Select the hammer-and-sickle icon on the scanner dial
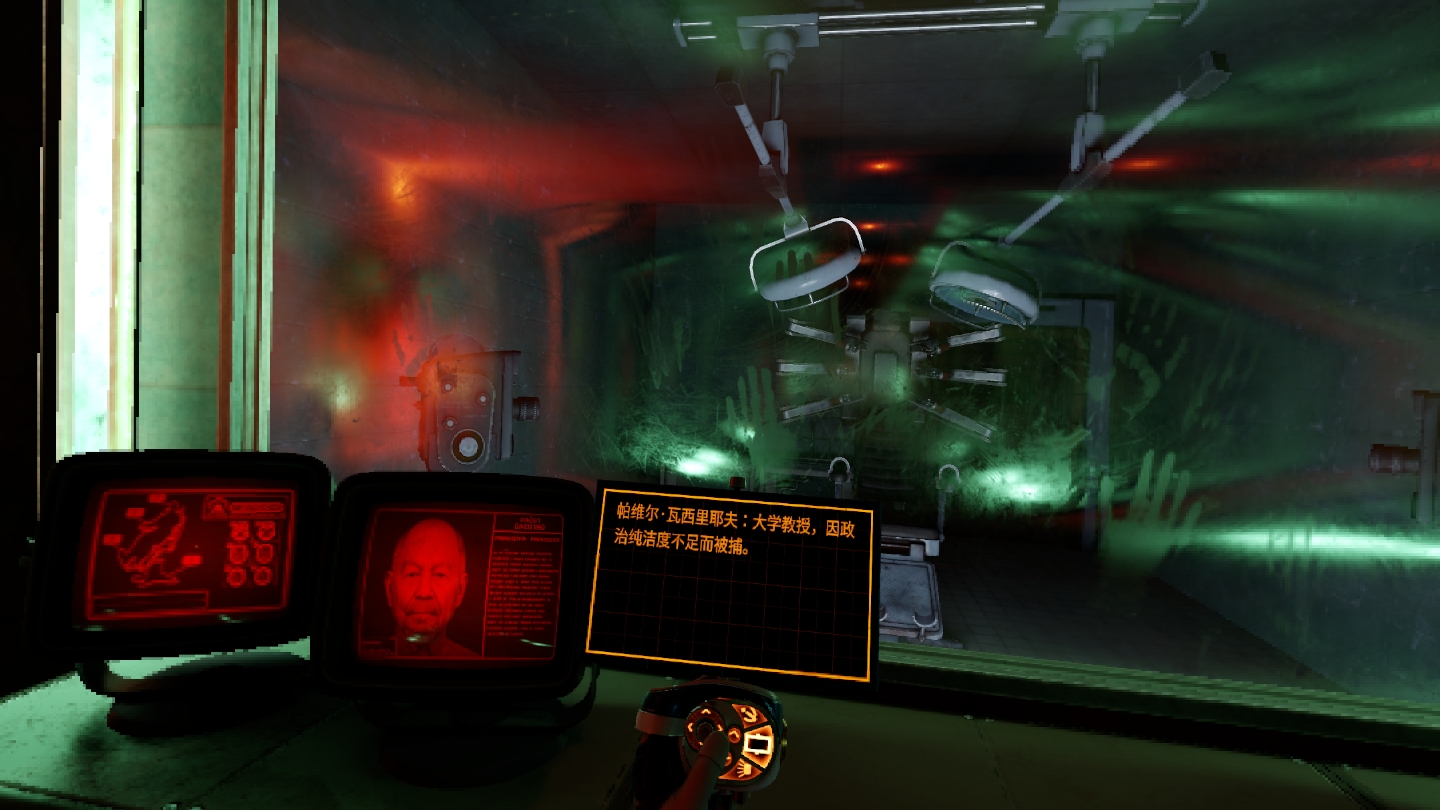Screen dimensions: 1440x810 (750, 715)
